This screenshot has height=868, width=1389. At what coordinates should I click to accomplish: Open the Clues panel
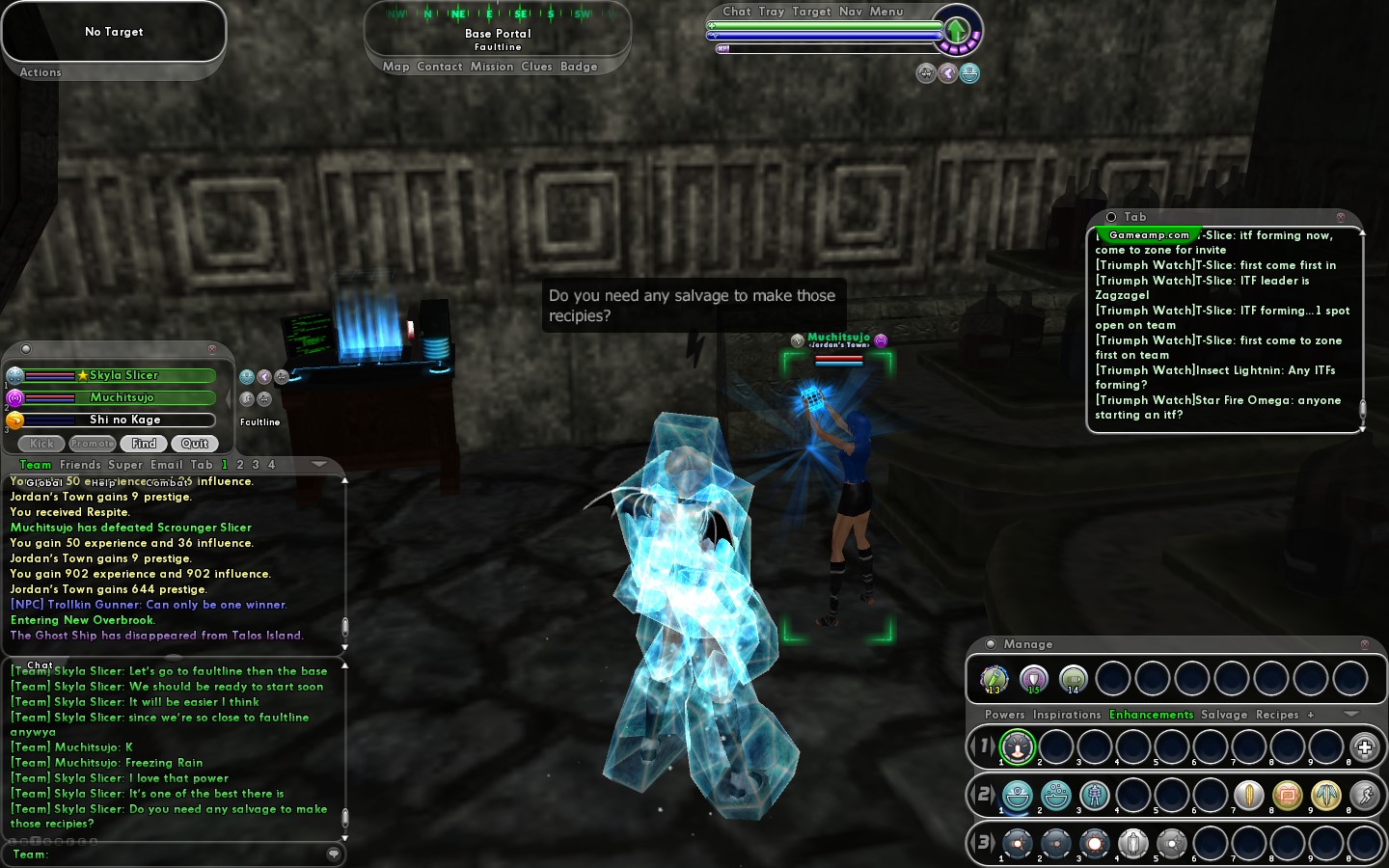[x=536, y=67]
